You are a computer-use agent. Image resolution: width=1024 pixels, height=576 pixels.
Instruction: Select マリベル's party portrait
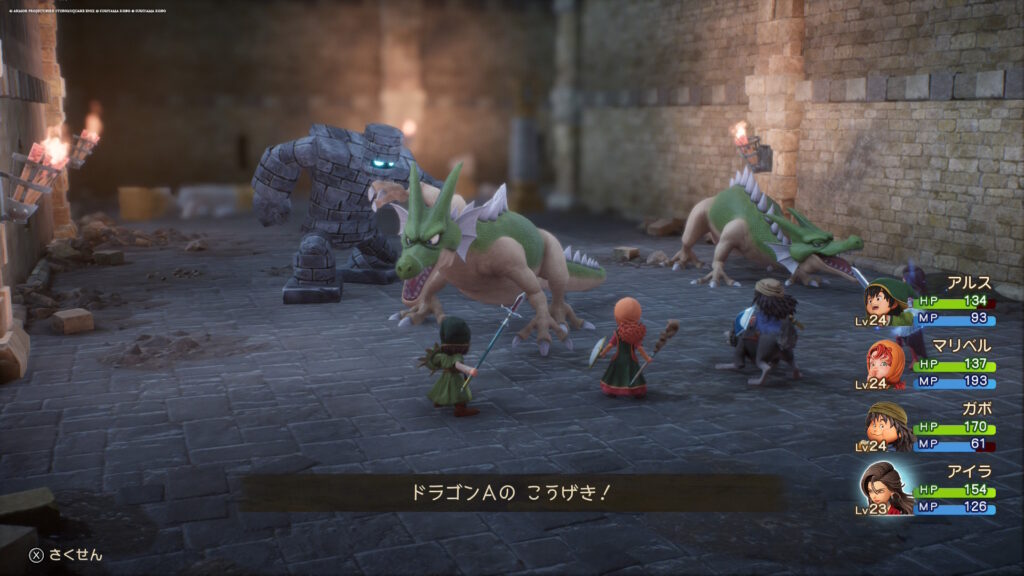885,363
